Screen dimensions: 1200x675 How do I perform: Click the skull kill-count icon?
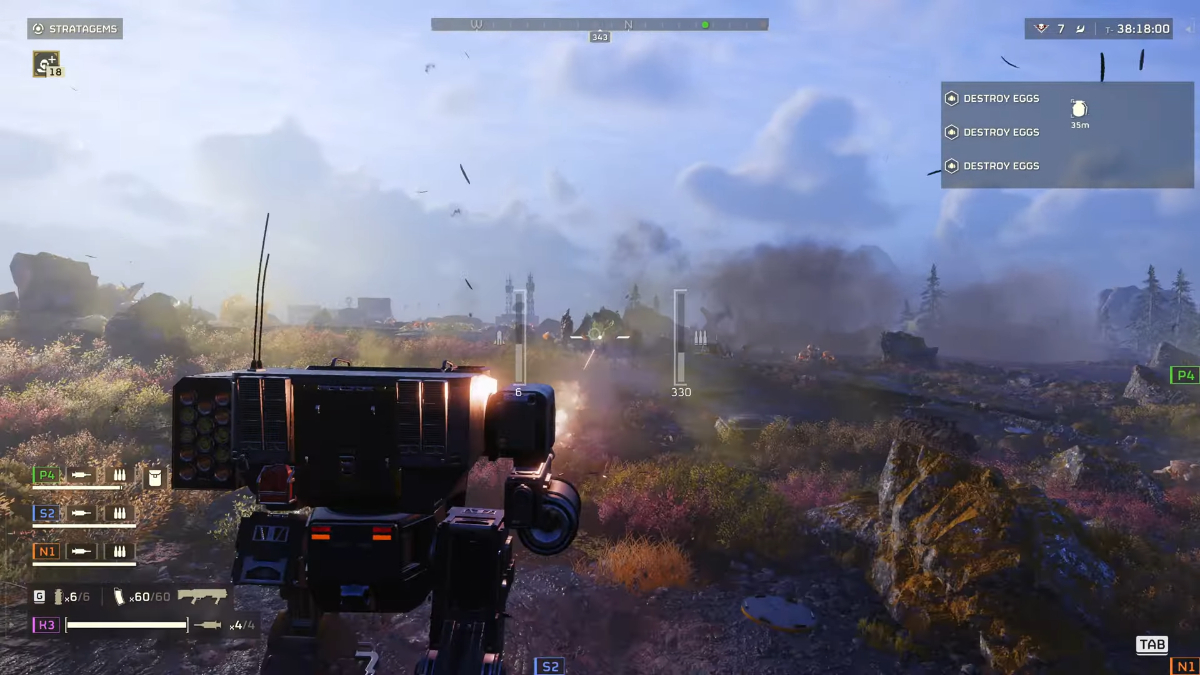click(x=1042, y=29)
